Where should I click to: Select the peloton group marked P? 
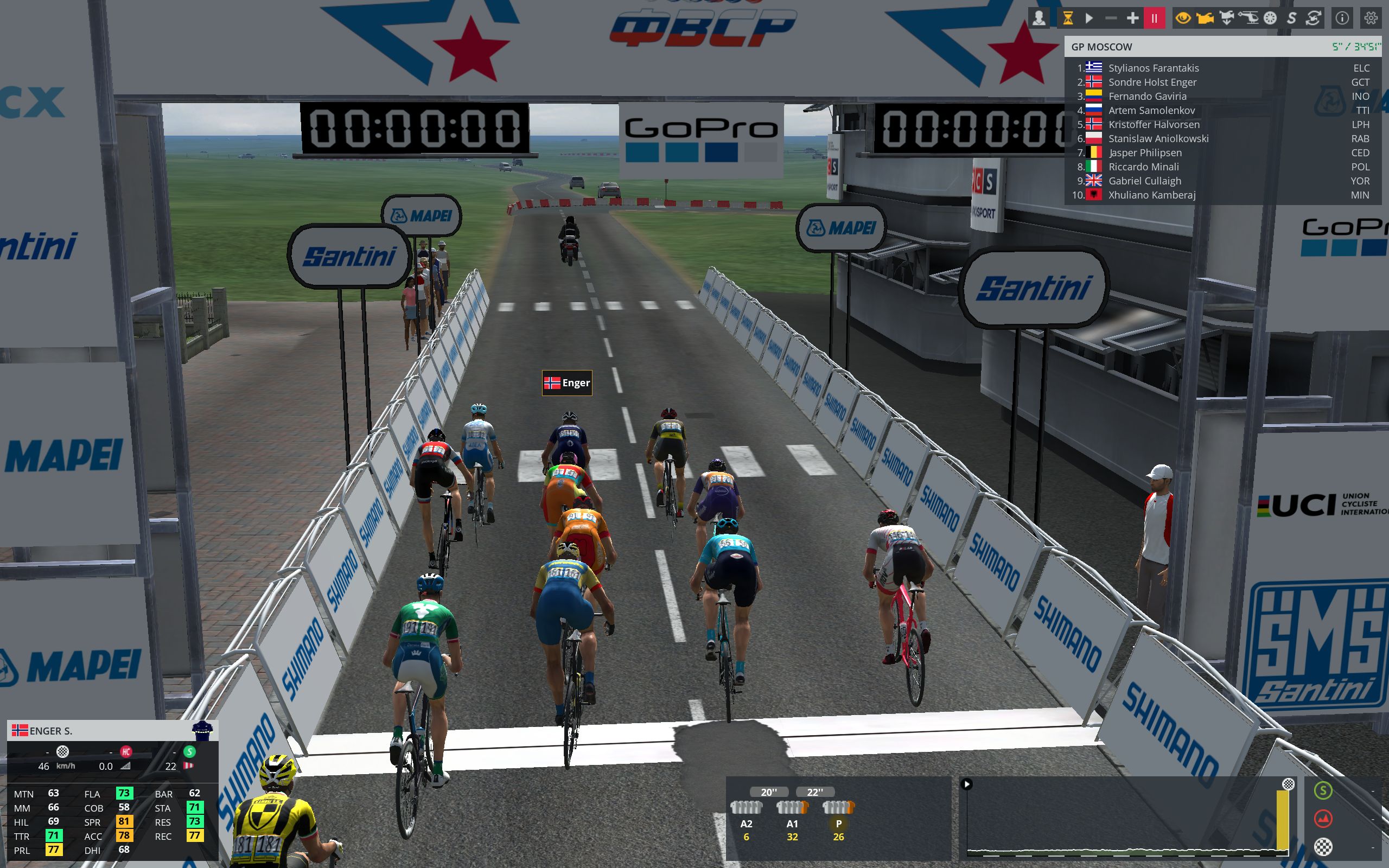pyautogui.click(x=838, y=815)
